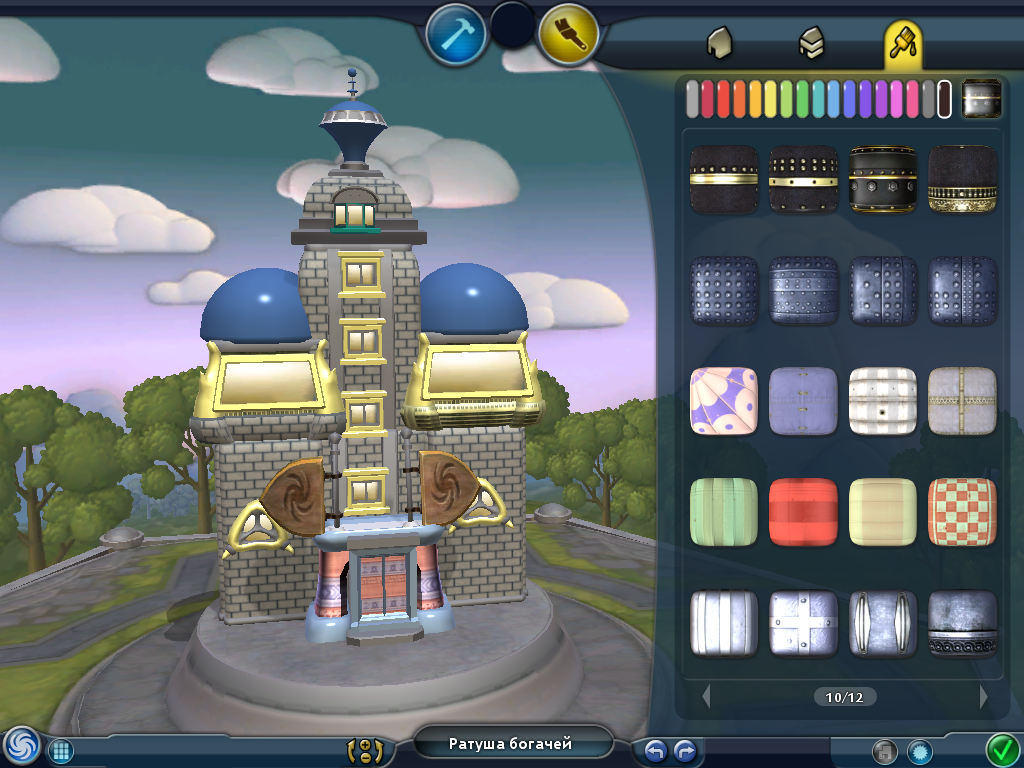Open the layered house shape tab
This screenshot has height=768, width=1024.
coord(811,42)
